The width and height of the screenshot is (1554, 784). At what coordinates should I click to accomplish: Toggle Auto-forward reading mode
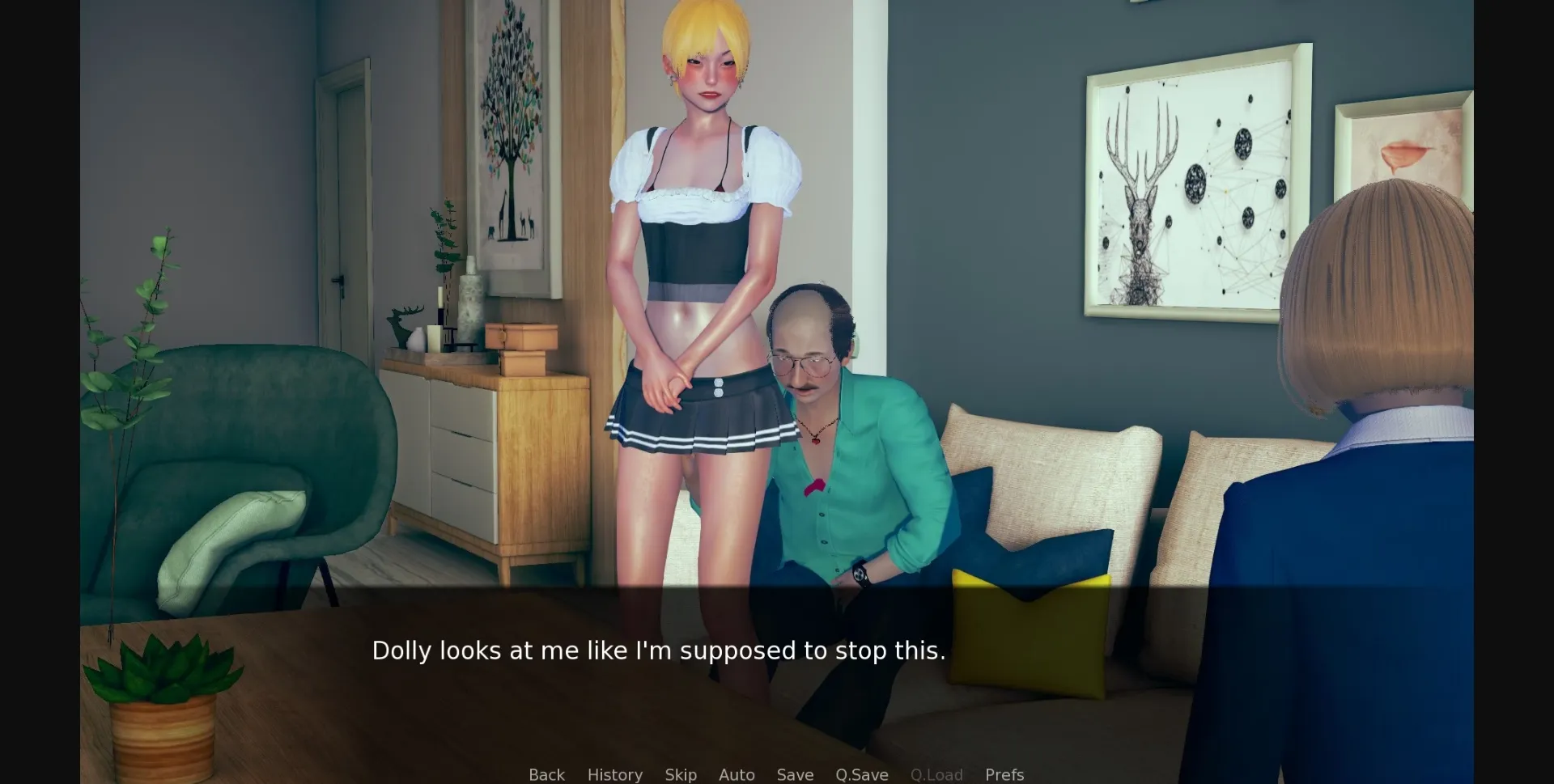pos(736,774)
